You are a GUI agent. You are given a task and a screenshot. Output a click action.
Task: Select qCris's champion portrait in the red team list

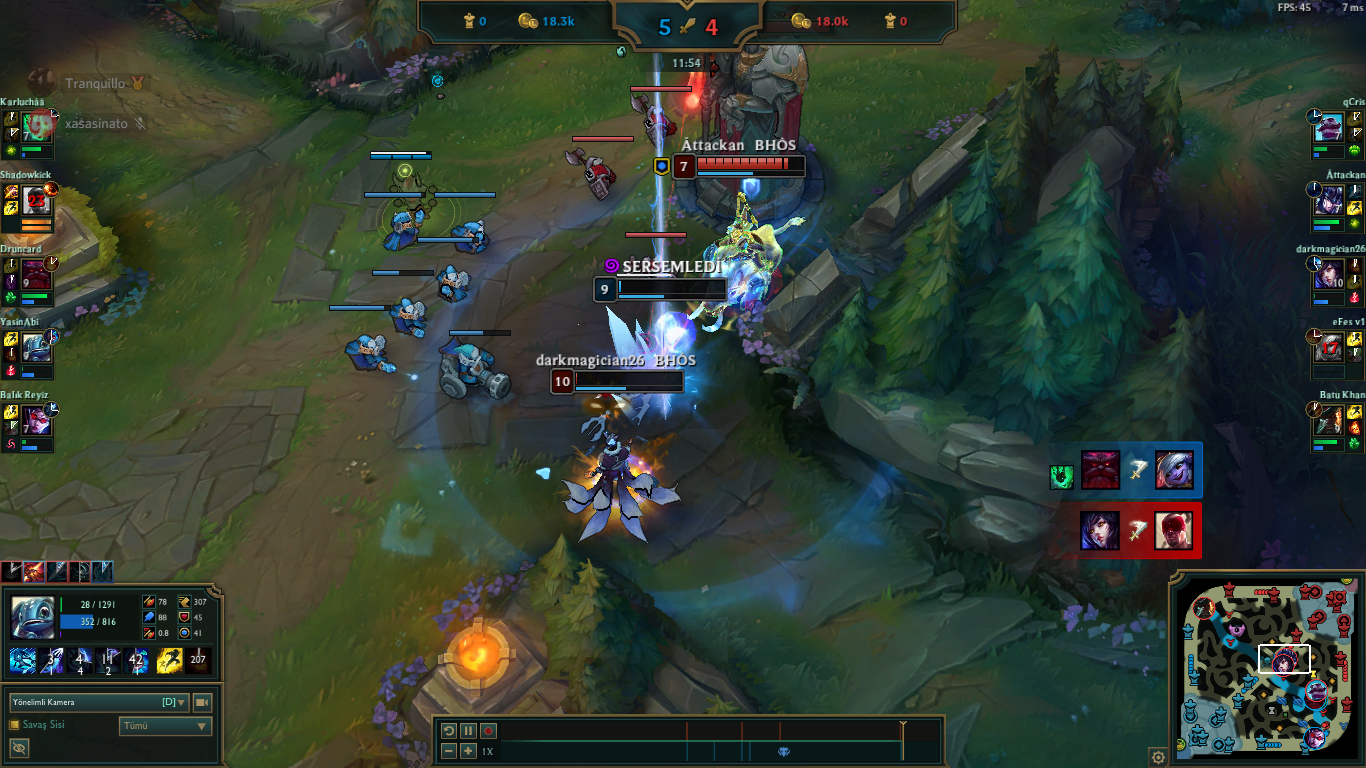[1328, 127]
